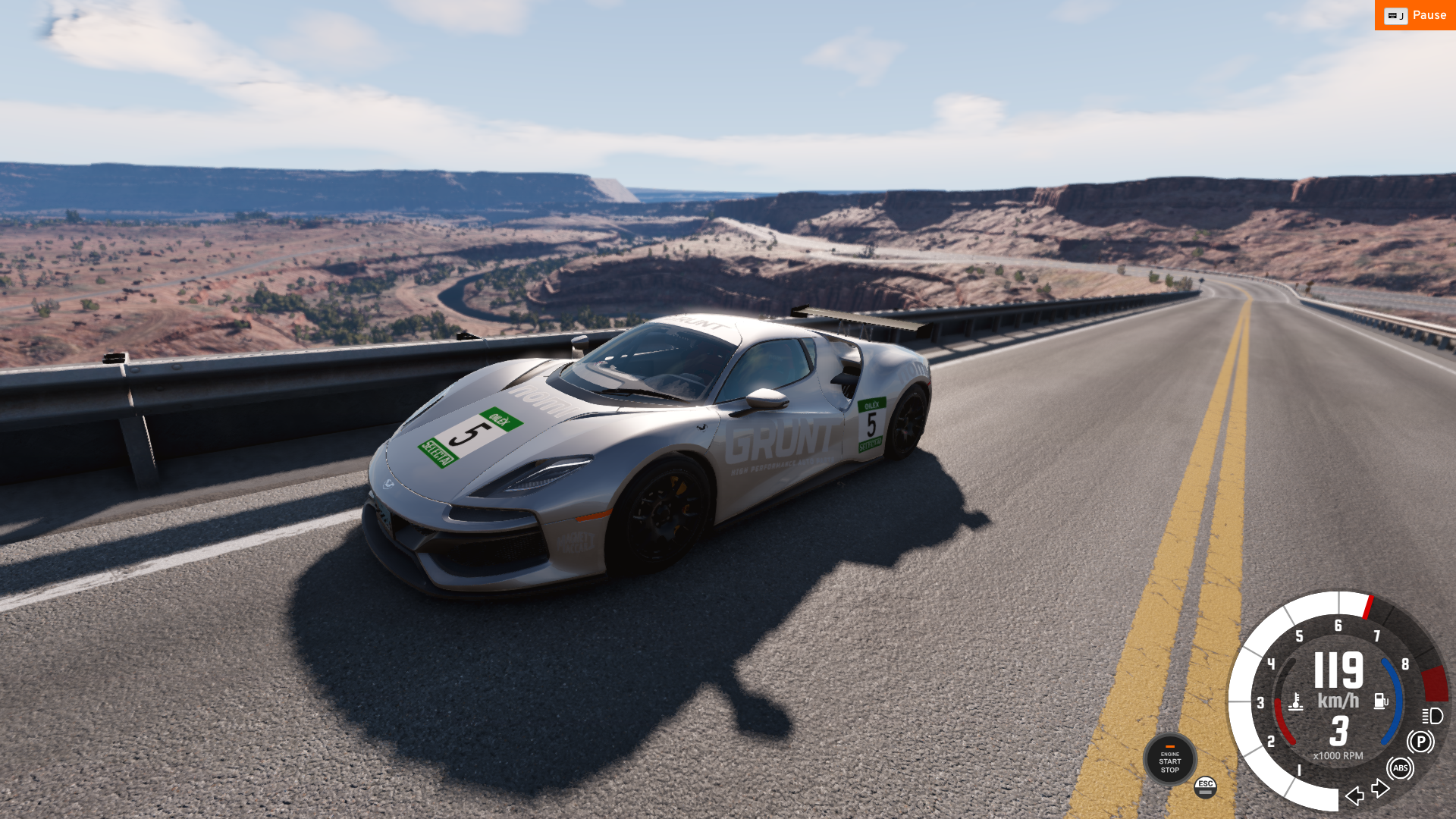The width and height of the screenshot is (1456, 819).
Task: Click the ABS indicator icon
Action: 1400,768
